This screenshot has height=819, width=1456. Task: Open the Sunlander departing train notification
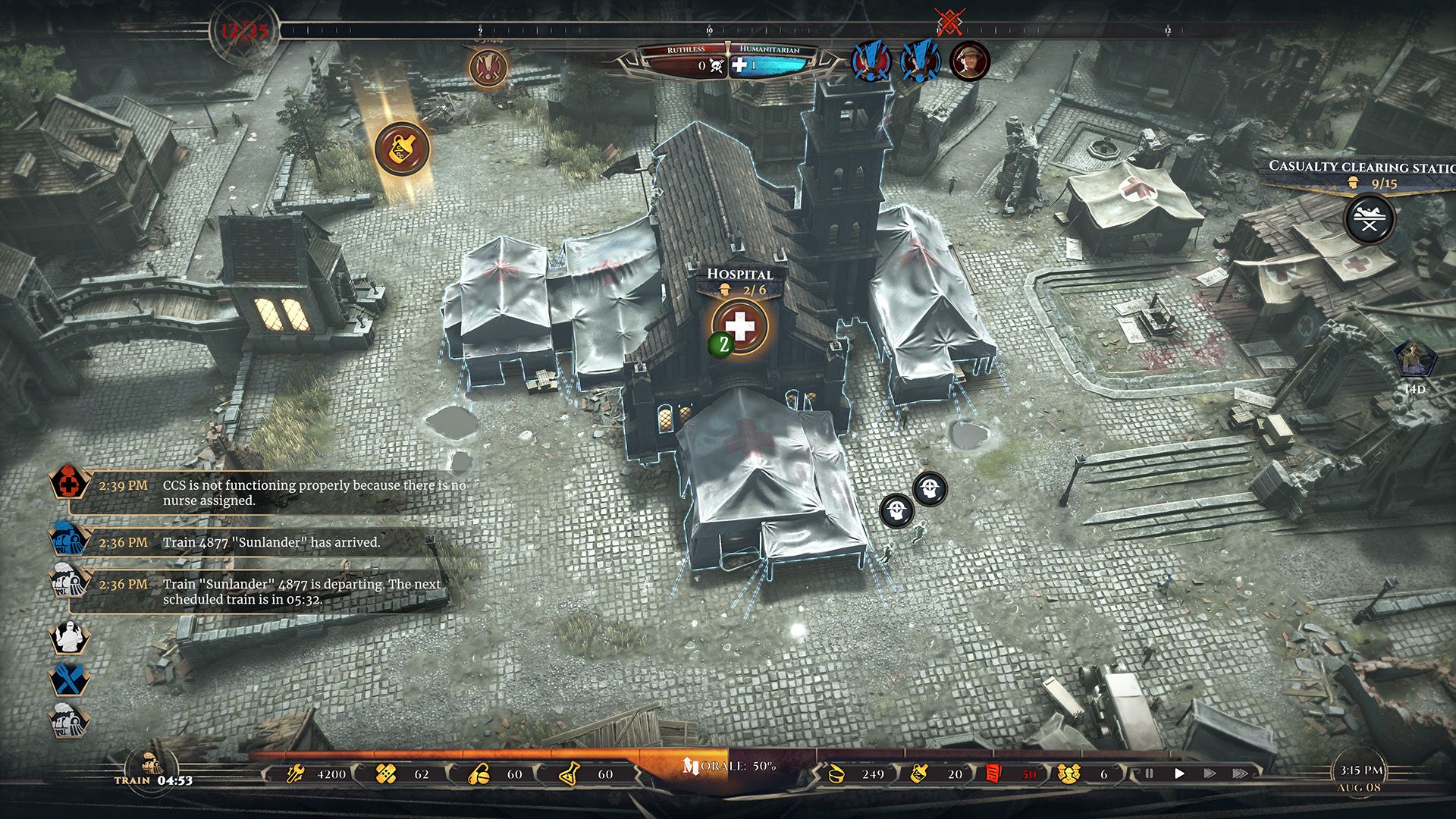(x=69, y=582)
